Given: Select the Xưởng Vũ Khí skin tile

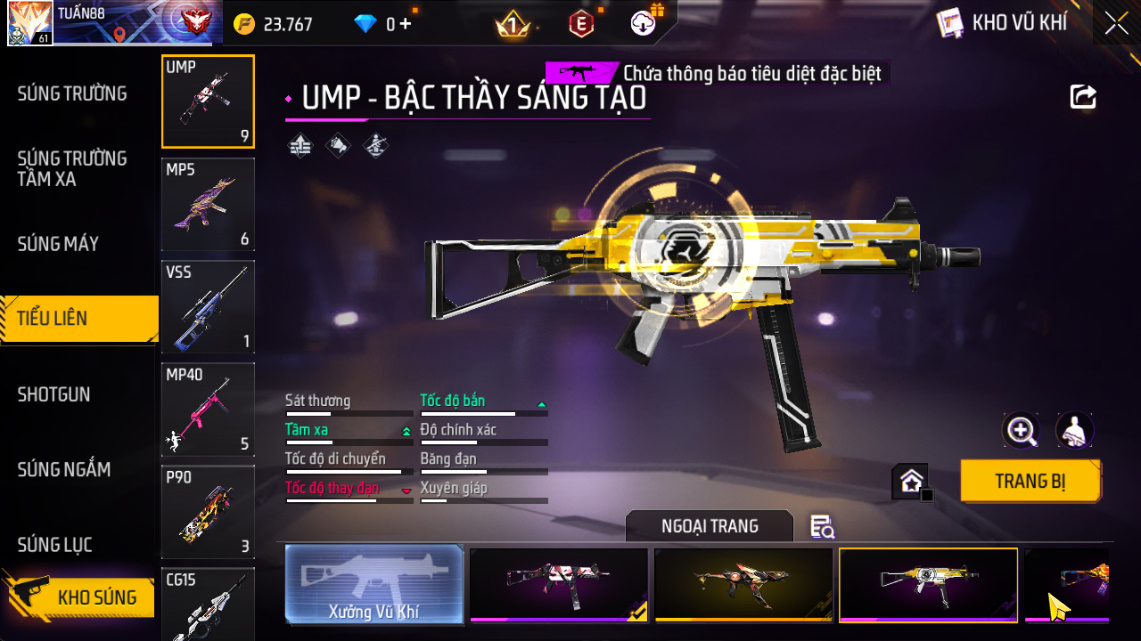Looking at the screenshot, I should [x=374, y=584].
